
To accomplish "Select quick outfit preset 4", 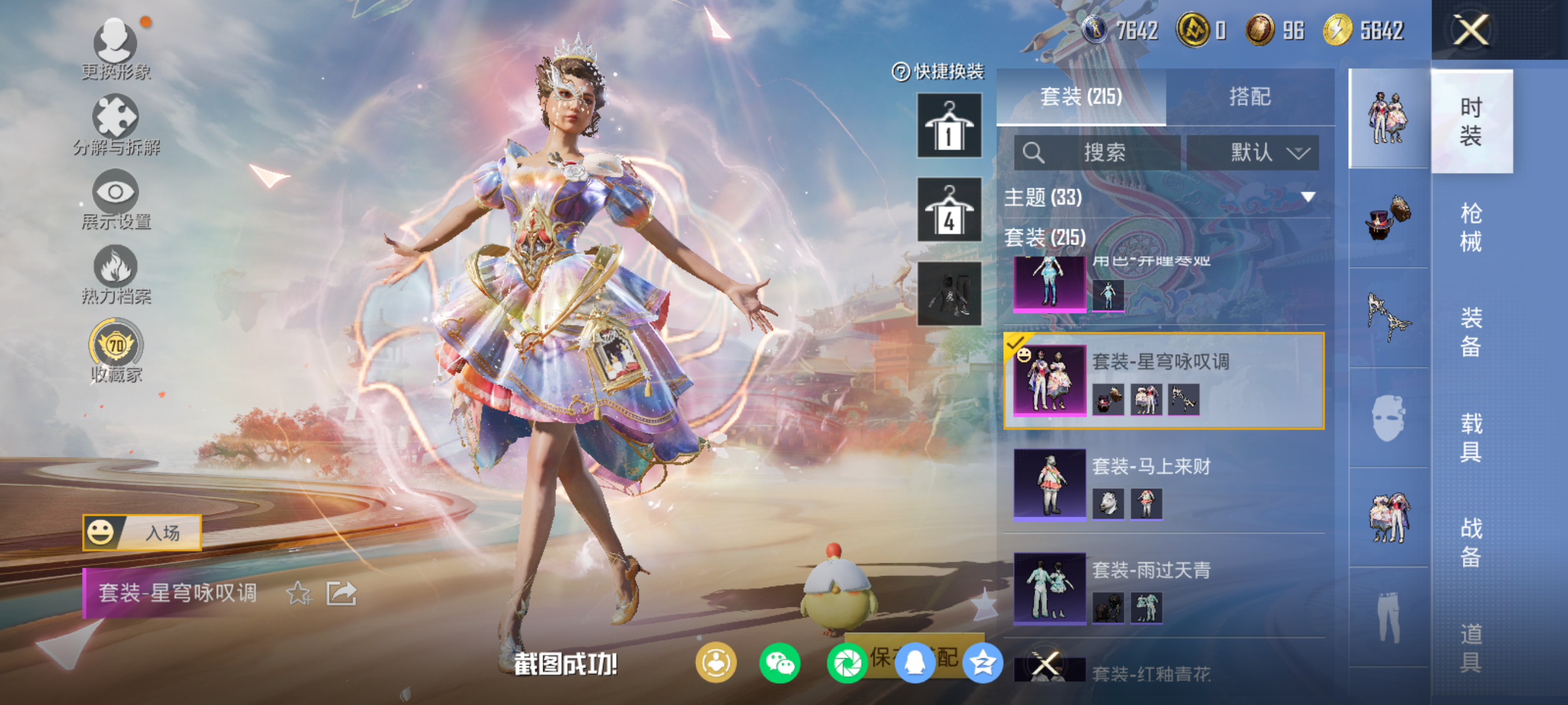I will tap(948, 209).
